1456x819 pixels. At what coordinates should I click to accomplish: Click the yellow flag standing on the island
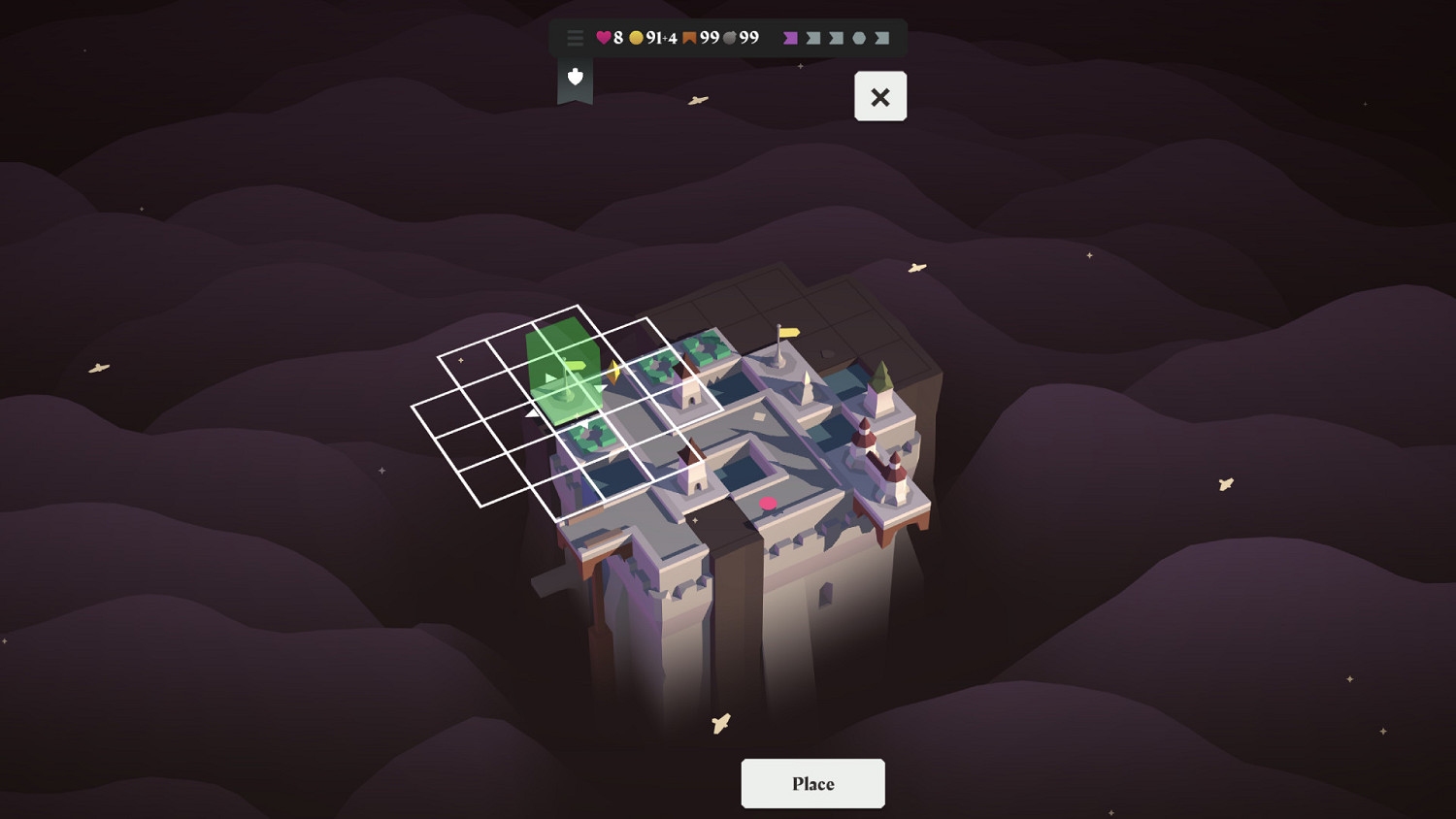click(x=788, y=334)
